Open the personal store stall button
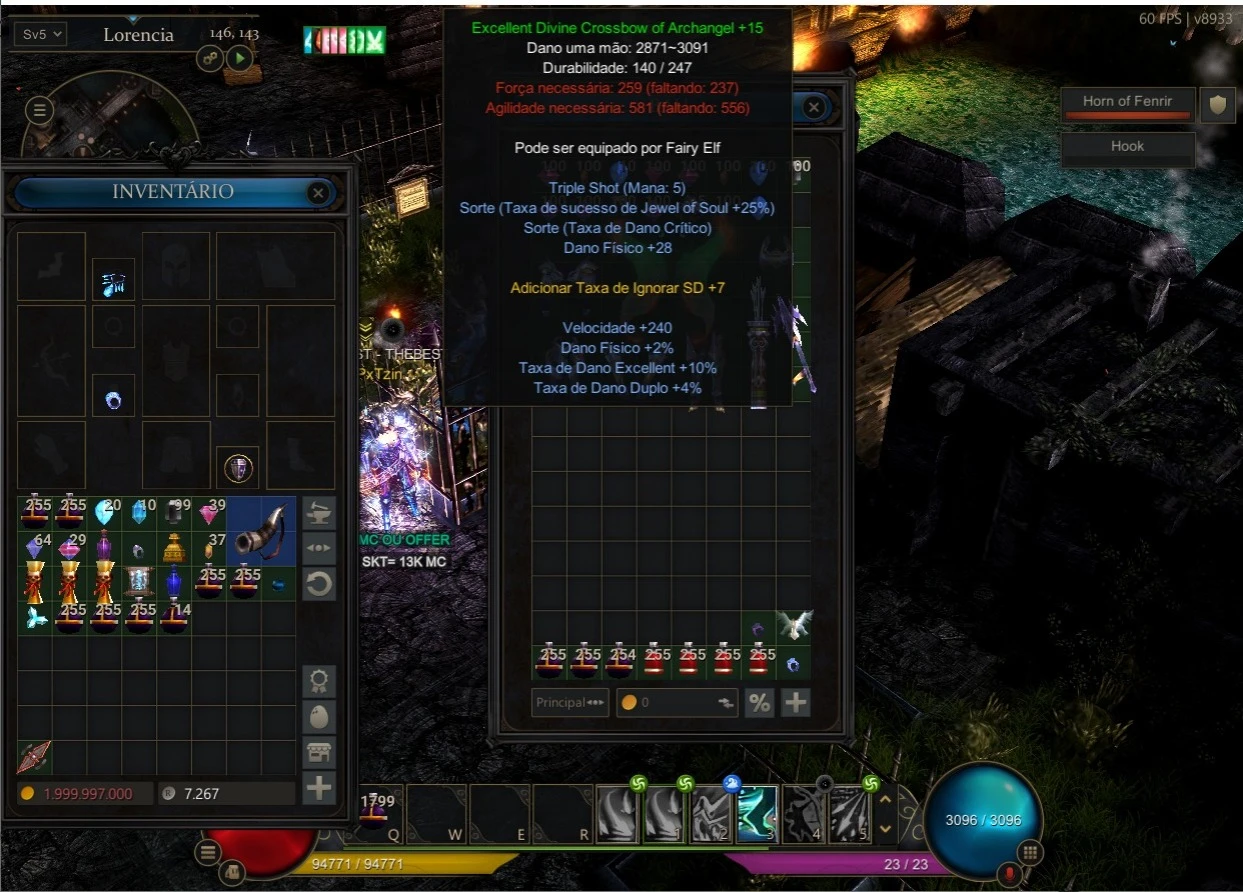Image resolution: width=1243 pixels, height=892 pixels. 319,752
